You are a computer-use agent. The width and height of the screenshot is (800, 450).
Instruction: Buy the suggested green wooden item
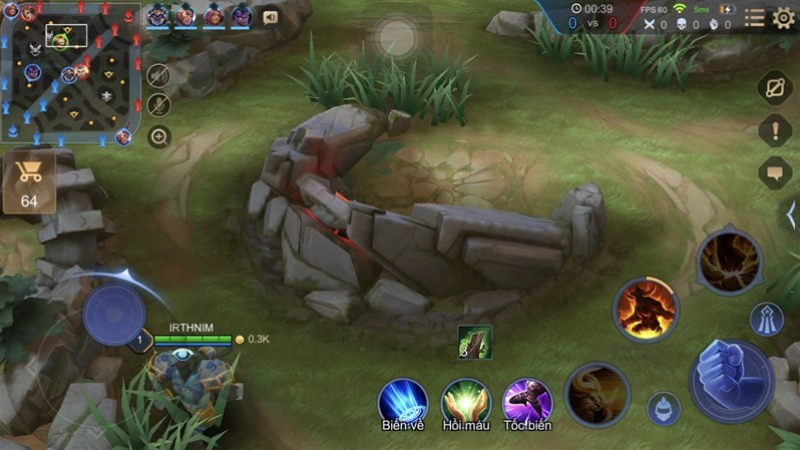[x=474, y=342]
